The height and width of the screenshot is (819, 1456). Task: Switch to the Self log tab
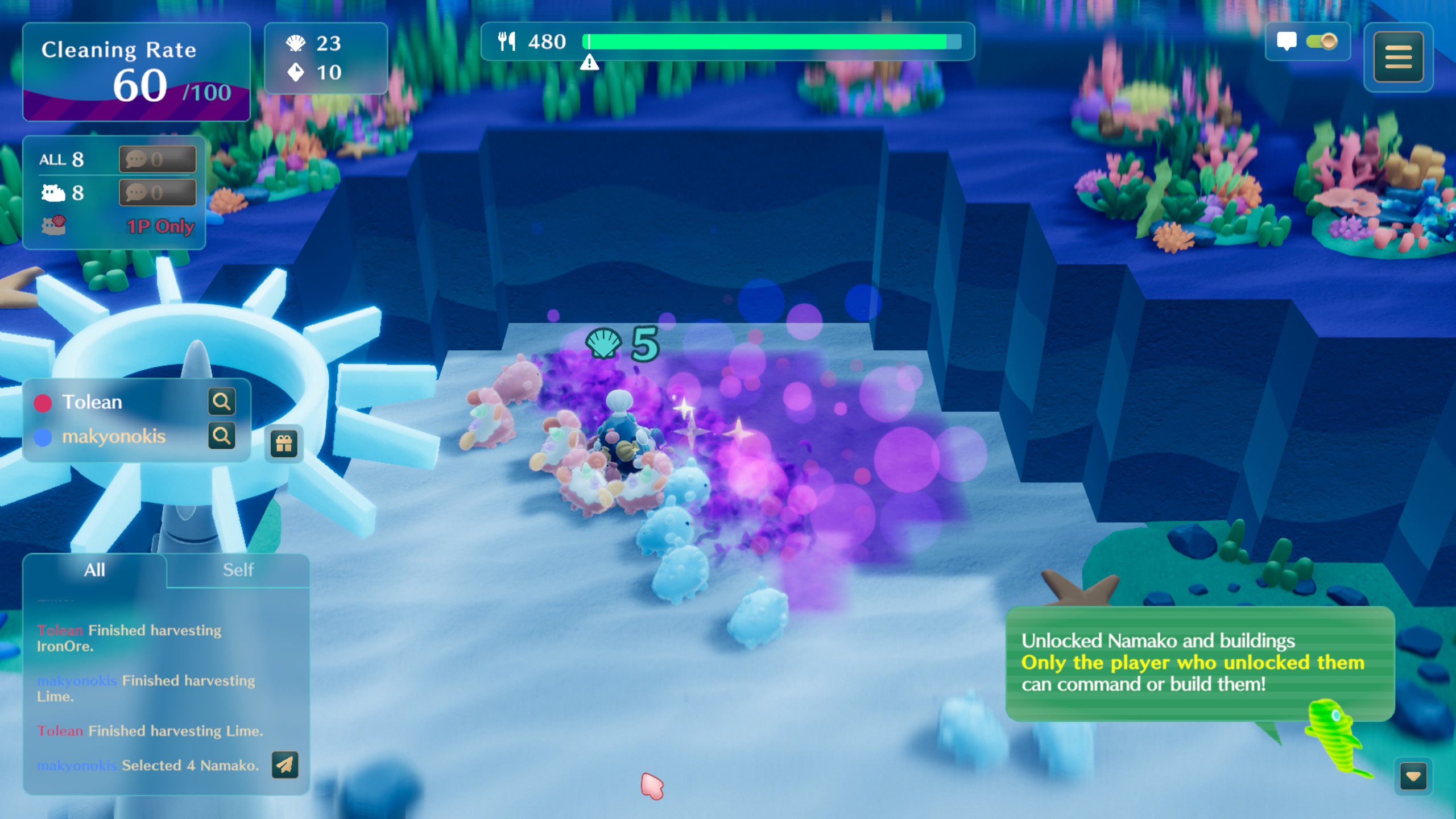coord(238,570)
